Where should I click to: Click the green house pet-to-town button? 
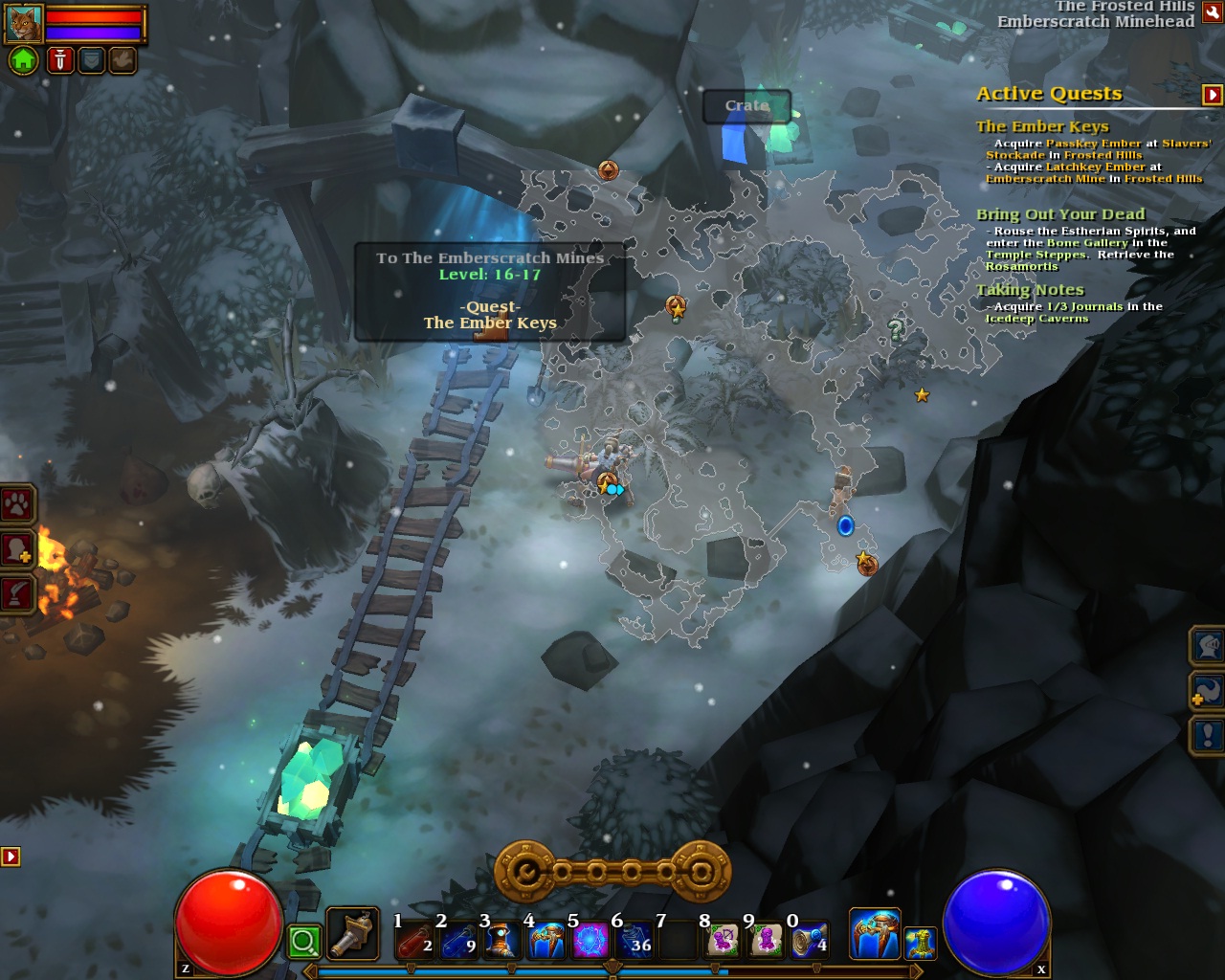click(x=23, y=61)
